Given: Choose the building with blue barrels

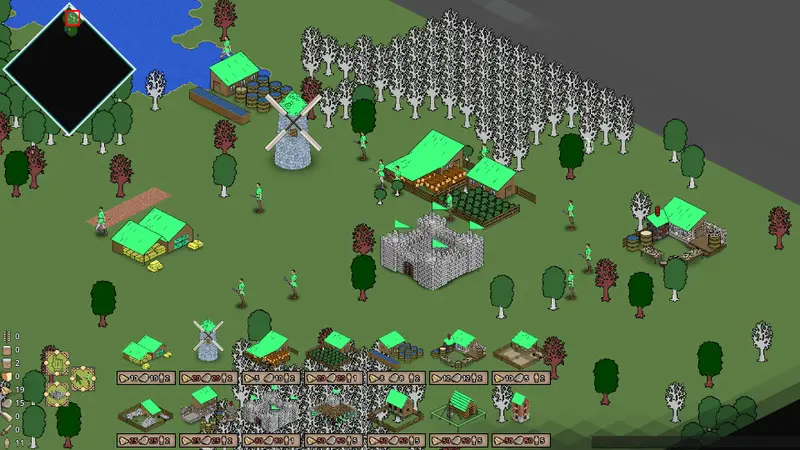Looking at the screenshot, I should 396,349.
